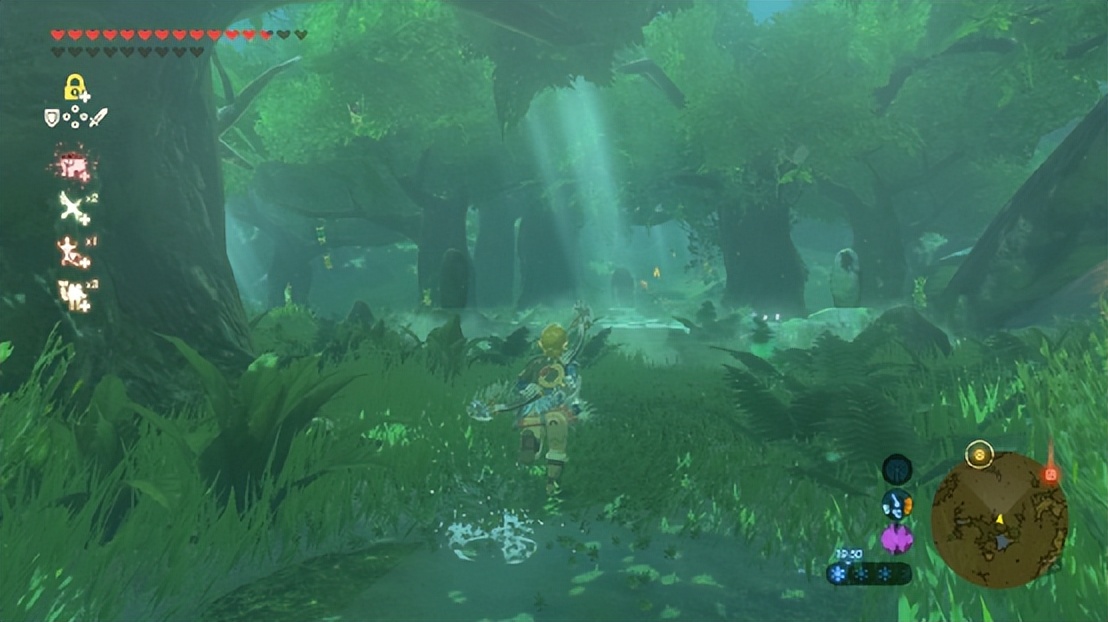
Task: Click the purple noise indicator circle
Action: tap(896, 540)
